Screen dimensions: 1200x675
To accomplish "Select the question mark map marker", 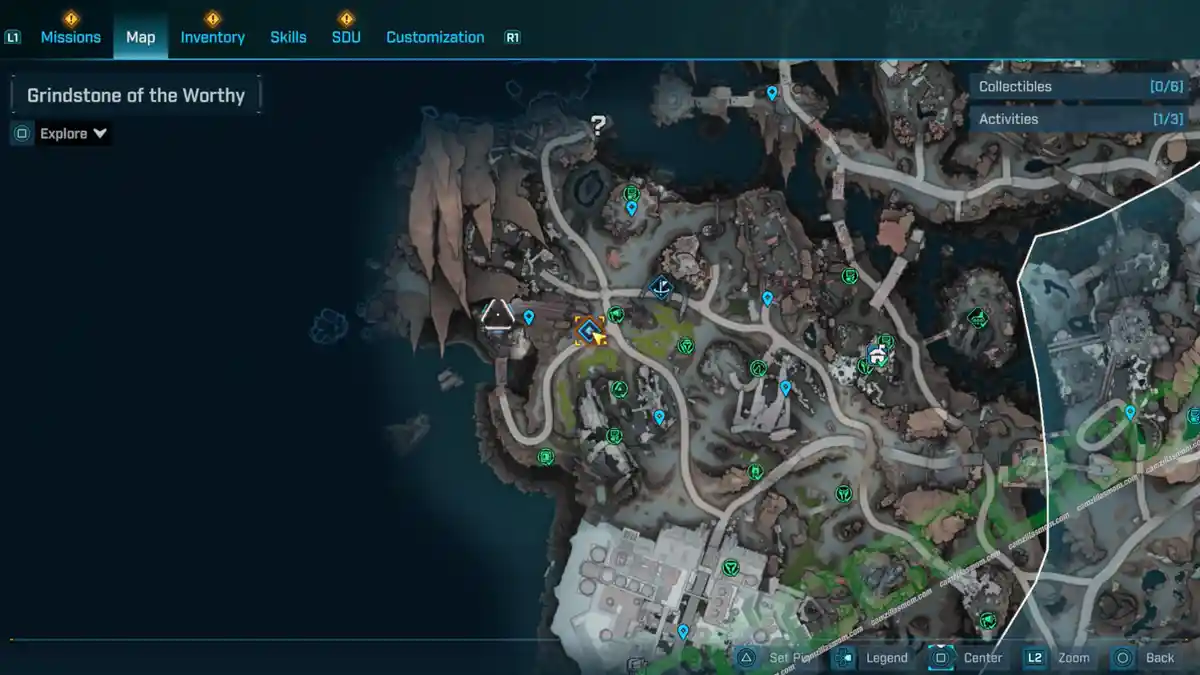I will pos(598,126).
